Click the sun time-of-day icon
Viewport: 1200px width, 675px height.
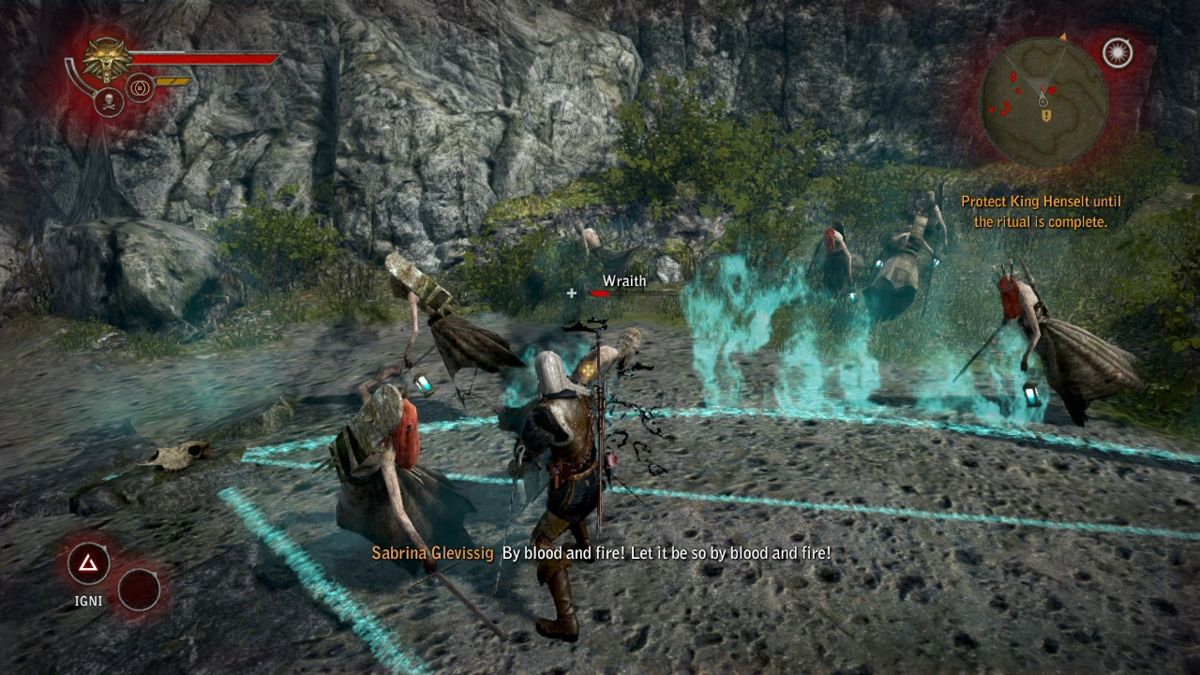pos(1117,53)
